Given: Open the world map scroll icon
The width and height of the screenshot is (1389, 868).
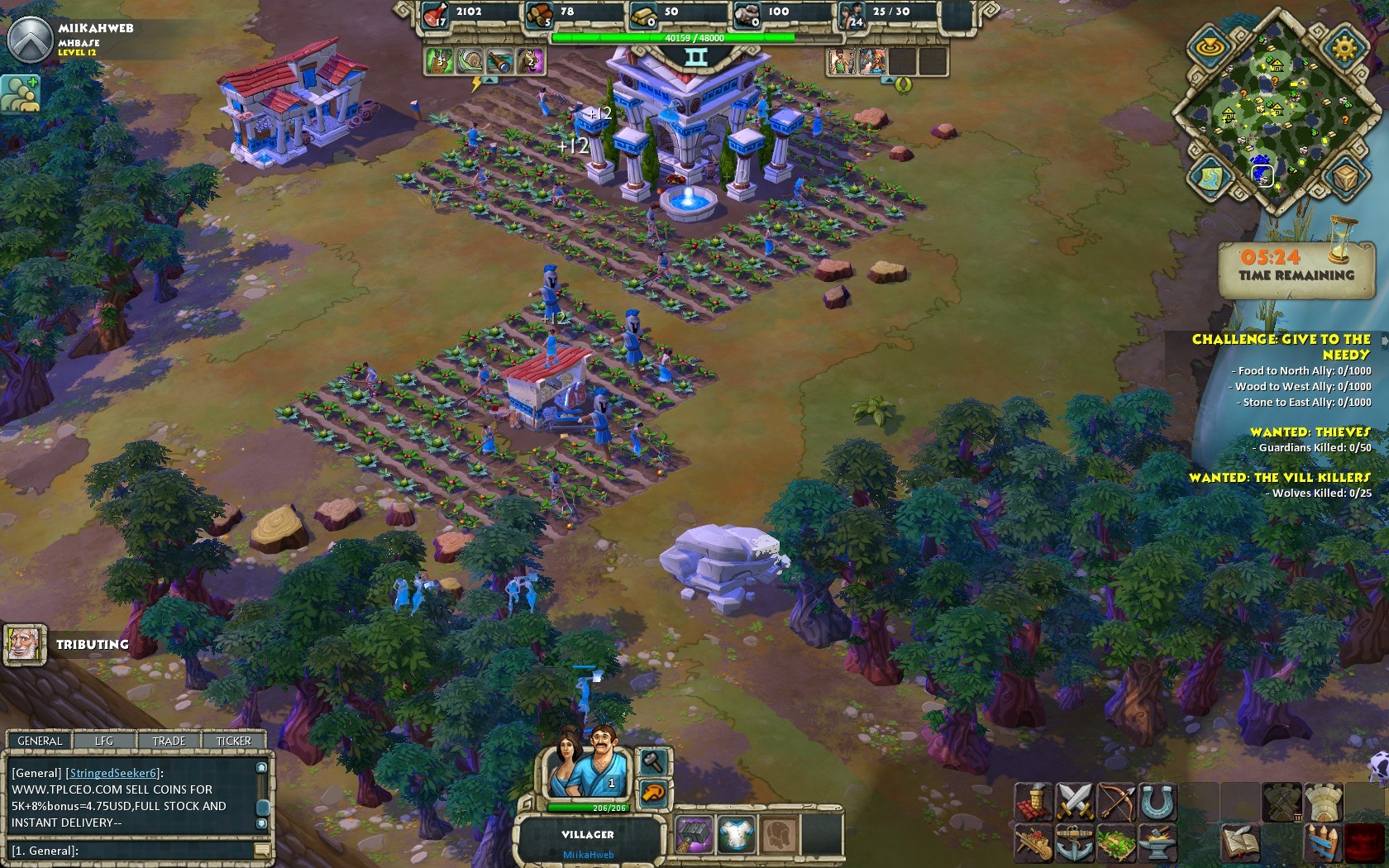Looking at the screenshot, I should point(1209,175).
